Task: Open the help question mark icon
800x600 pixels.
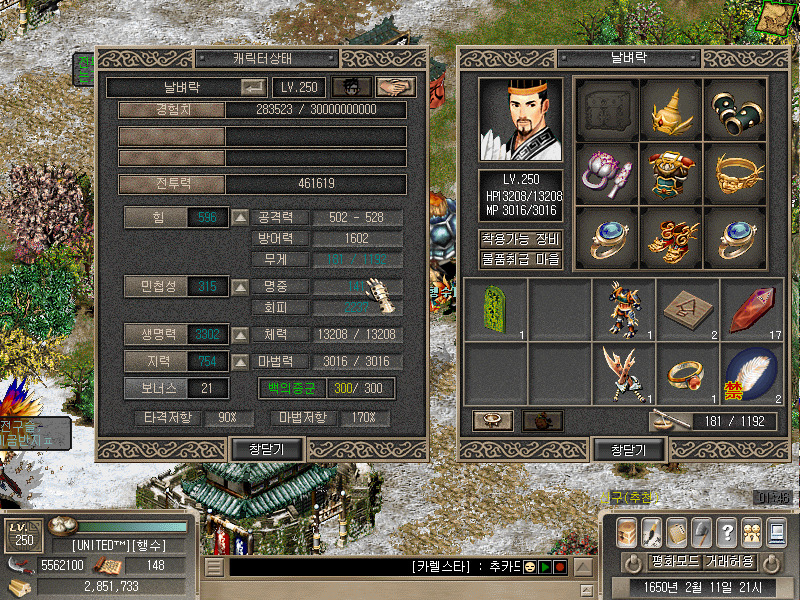Action: [727, 531]
